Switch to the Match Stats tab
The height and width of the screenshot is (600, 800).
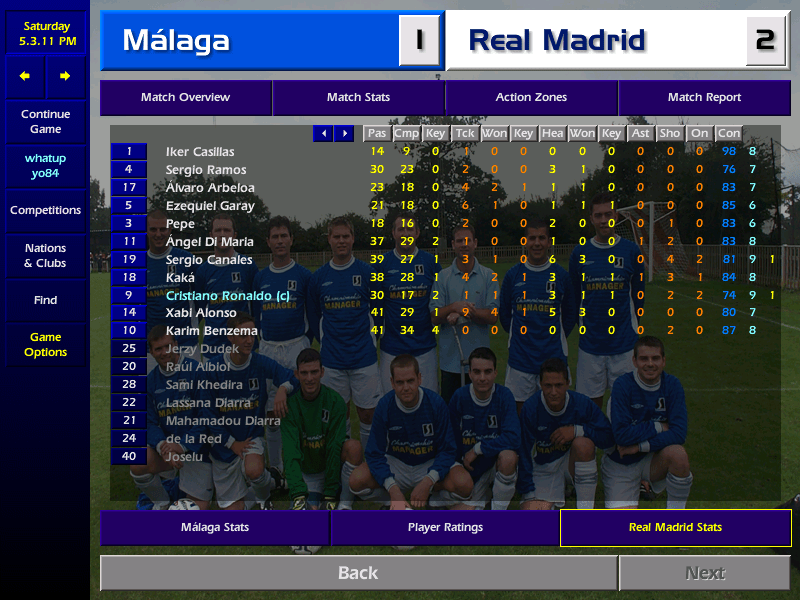pos(358,98)
